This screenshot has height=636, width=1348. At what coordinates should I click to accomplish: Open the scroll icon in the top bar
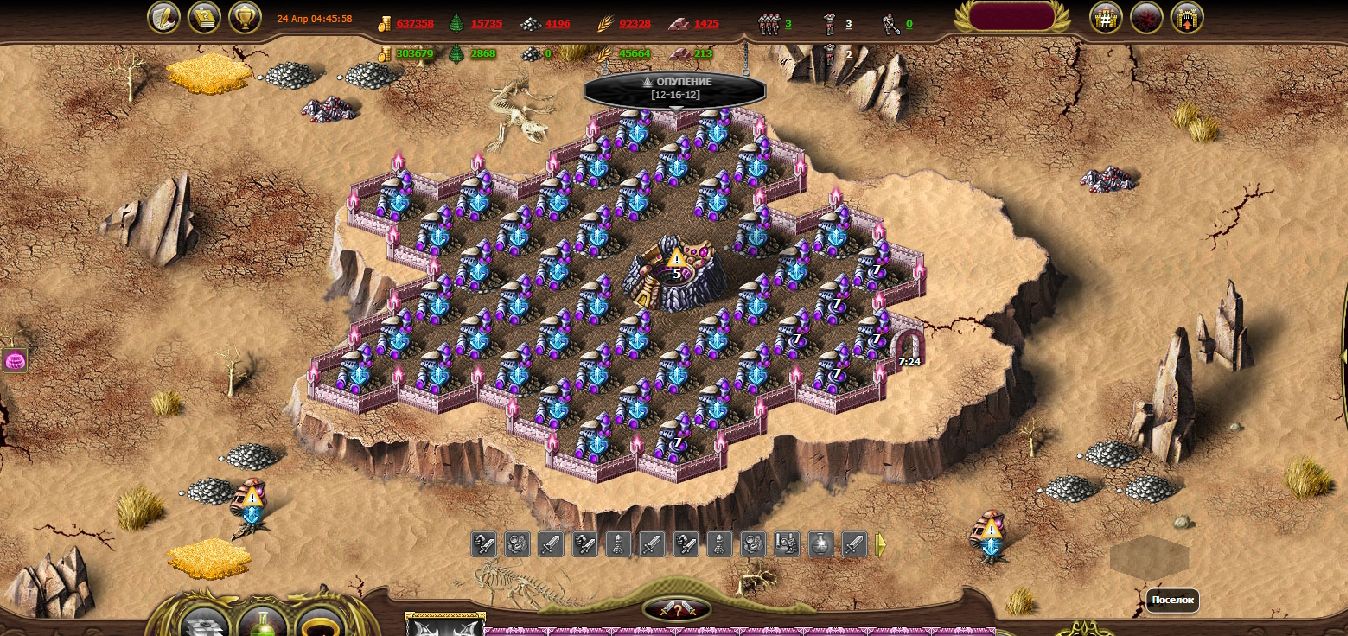205,17
